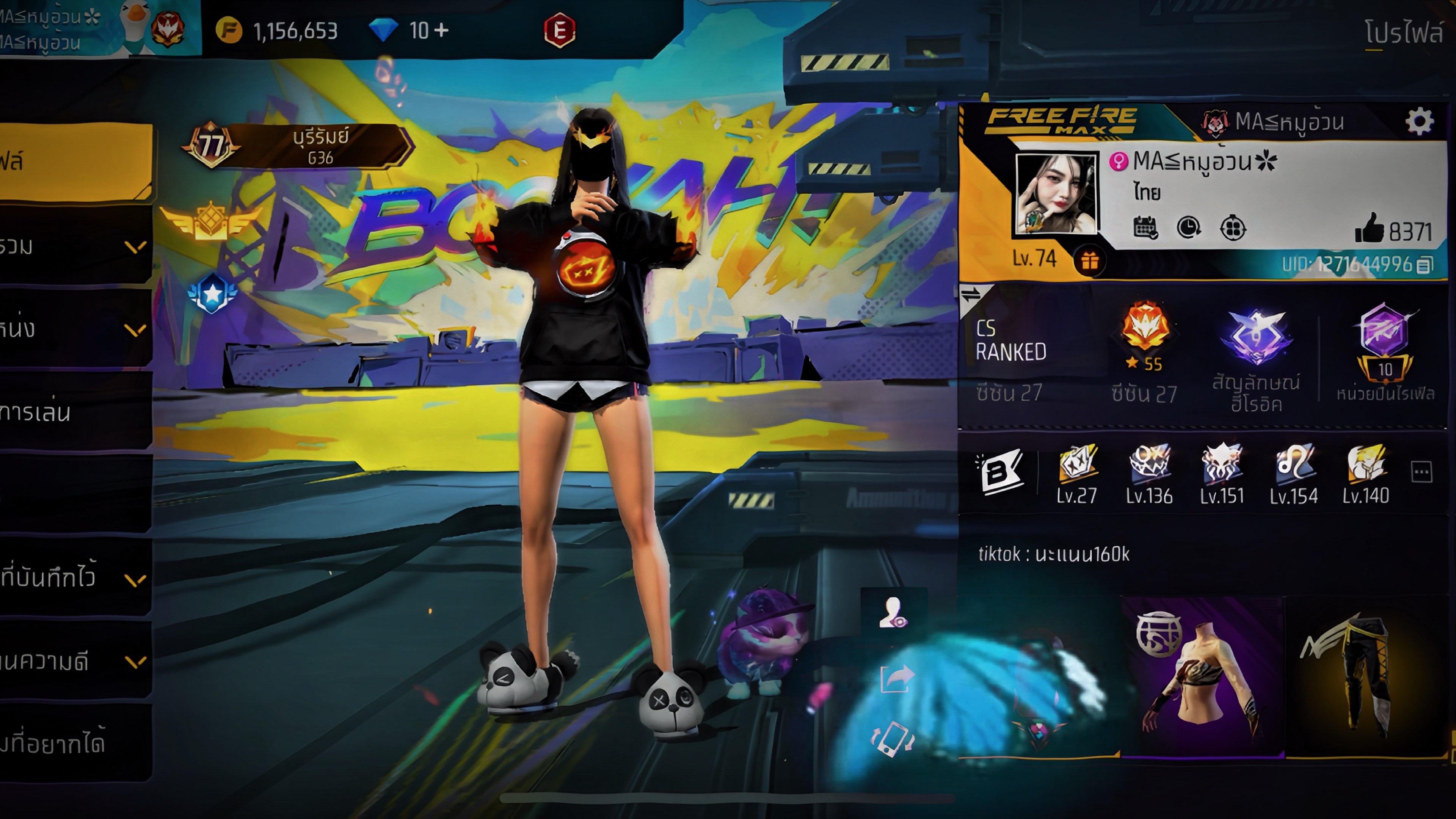
Task: Open the gear settings icon
Action: tap(1419, 121)
